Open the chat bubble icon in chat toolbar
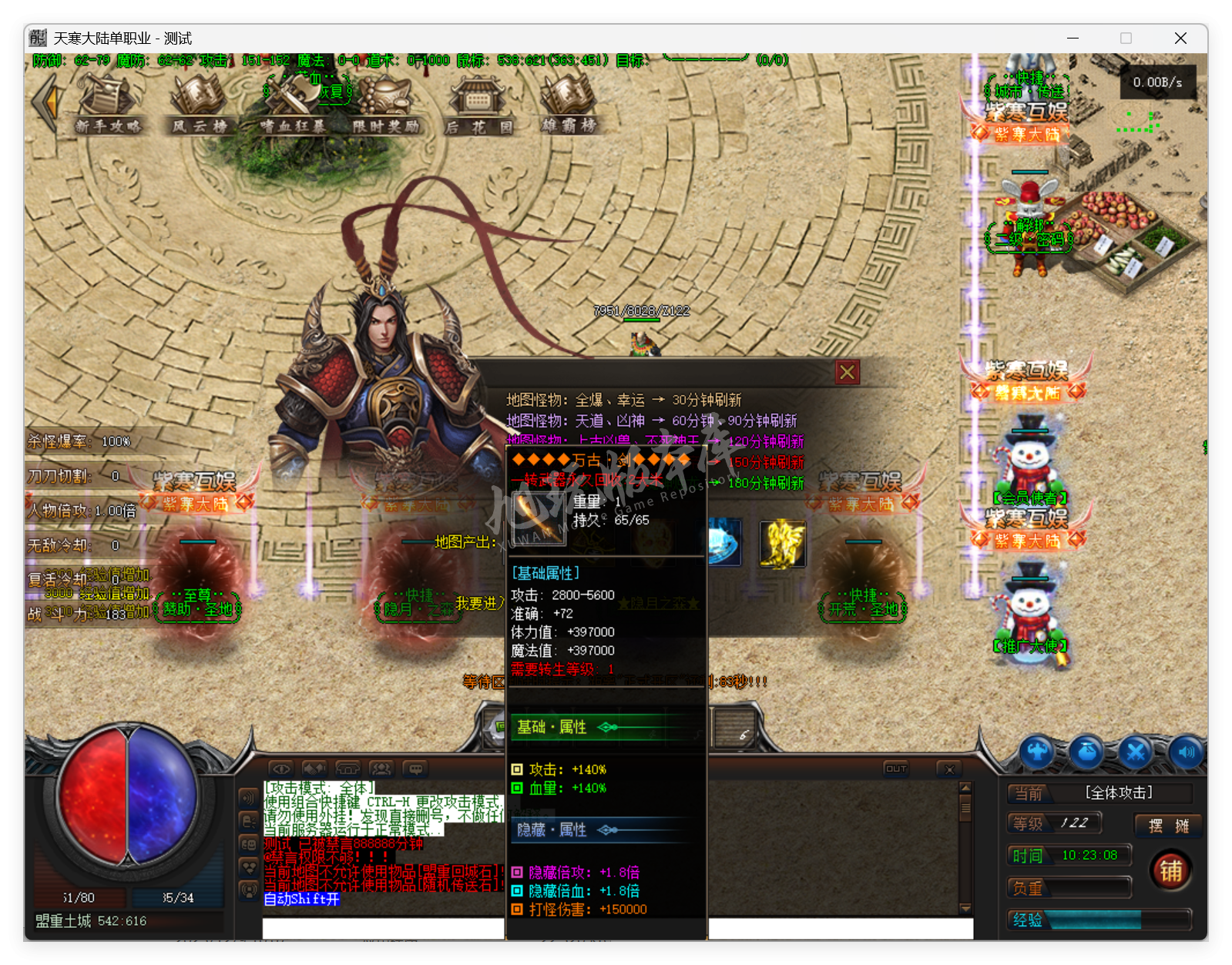 tap(415, 768)
